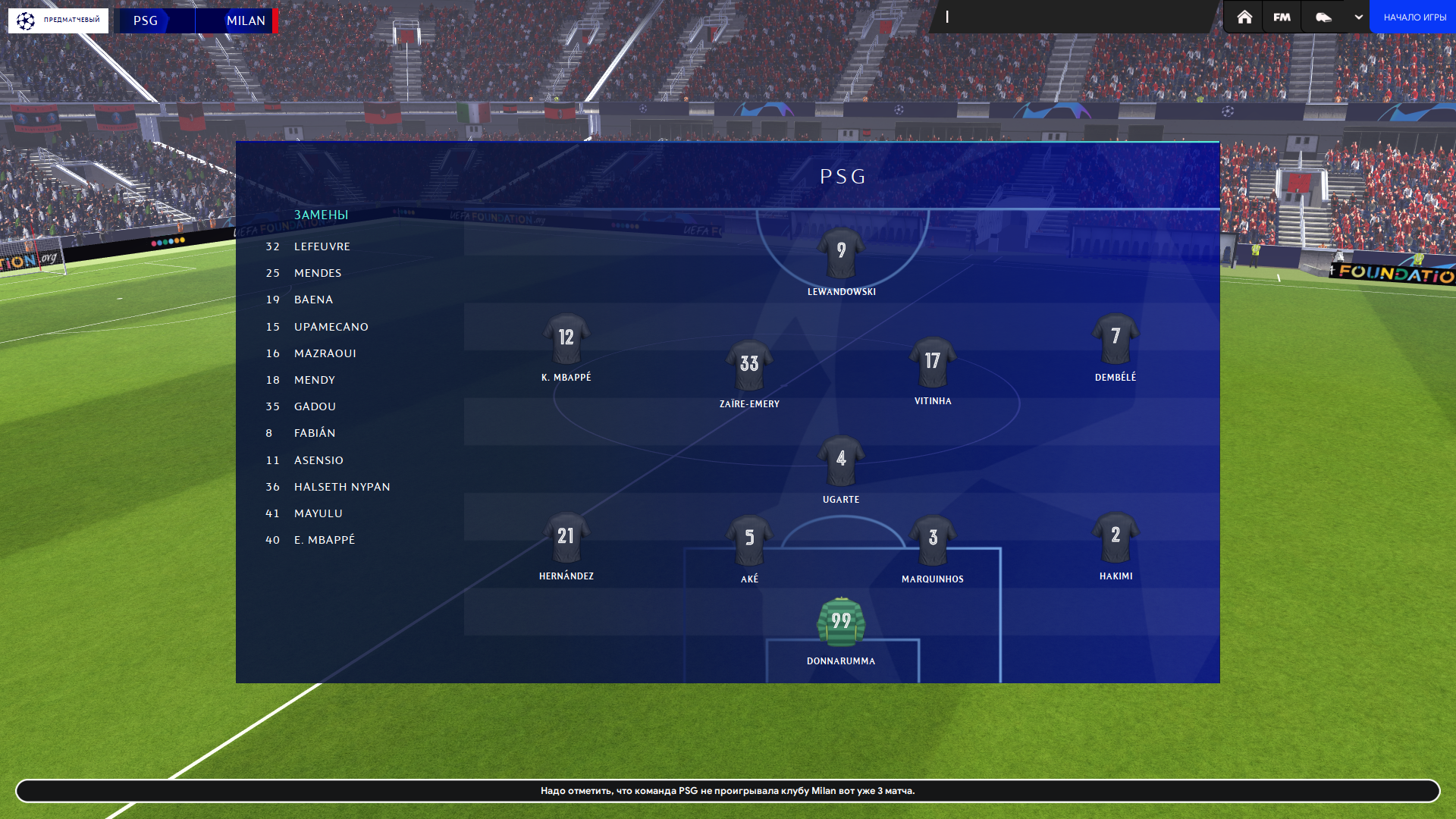Open the FM menu
The width and height of the screenshot is (1456, 819).
1282,17
